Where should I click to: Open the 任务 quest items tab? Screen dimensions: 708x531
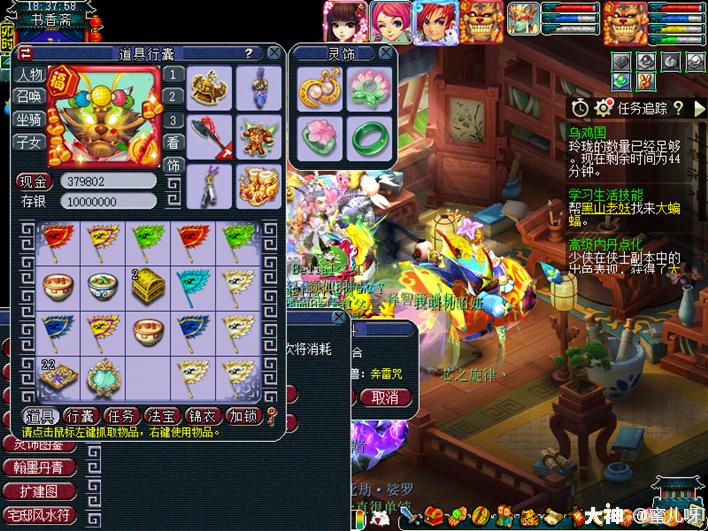[x=121, y=415]
